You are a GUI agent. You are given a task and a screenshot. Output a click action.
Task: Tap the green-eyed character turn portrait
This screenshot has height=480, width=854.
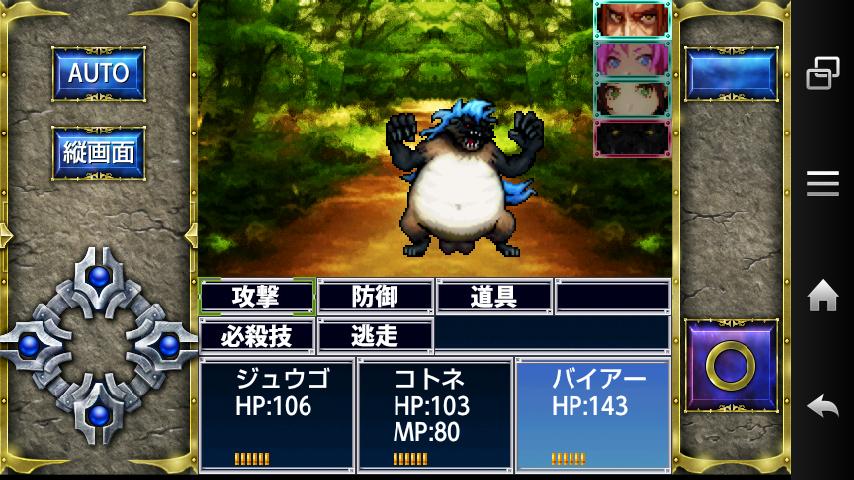(x=632, y=99)
